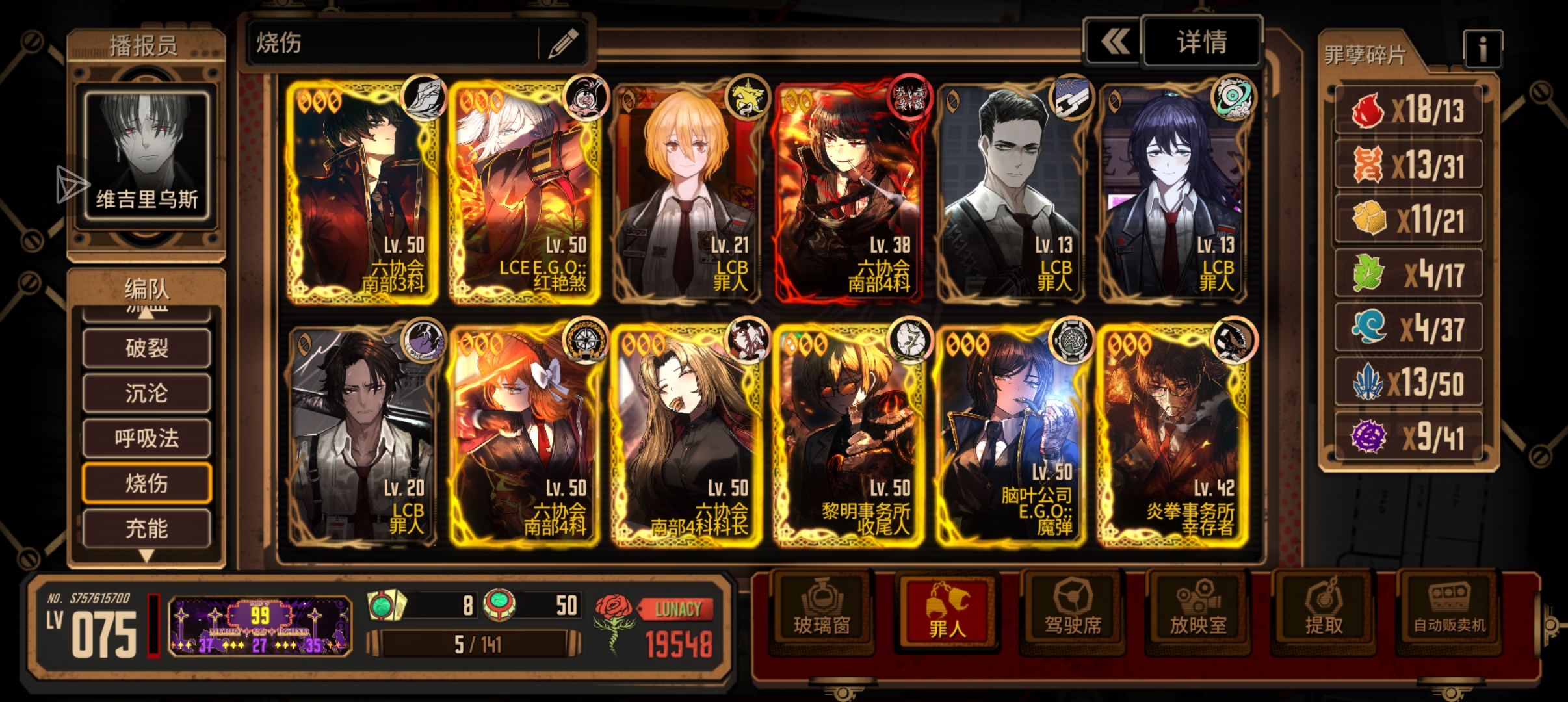Select the 破裂 team preset
Image resolution: width=1568 pixels, height=702 pixels.
coord(147,348)
